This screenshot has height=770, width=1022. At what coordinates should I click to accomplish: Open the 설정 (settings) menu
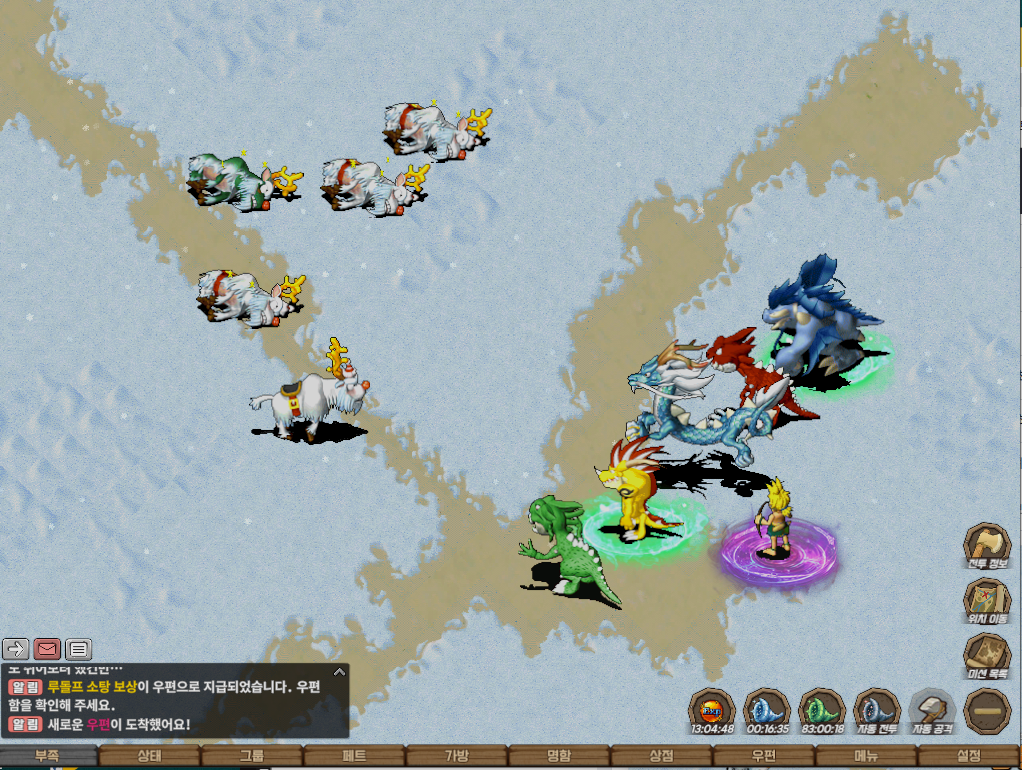pos(968,757)
